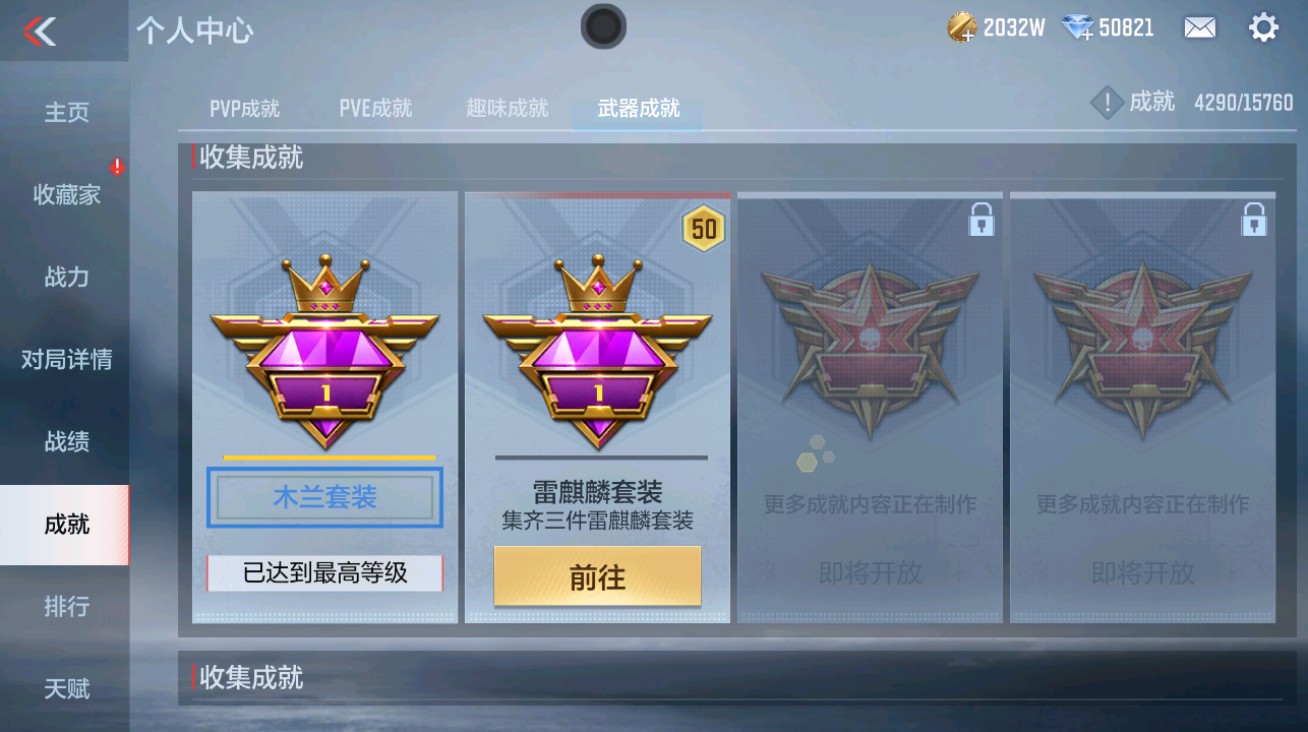The width and height of the screenshot is (1308, 732).
Task: Select 排行 from the sidebar
Action: pos(65,608)
